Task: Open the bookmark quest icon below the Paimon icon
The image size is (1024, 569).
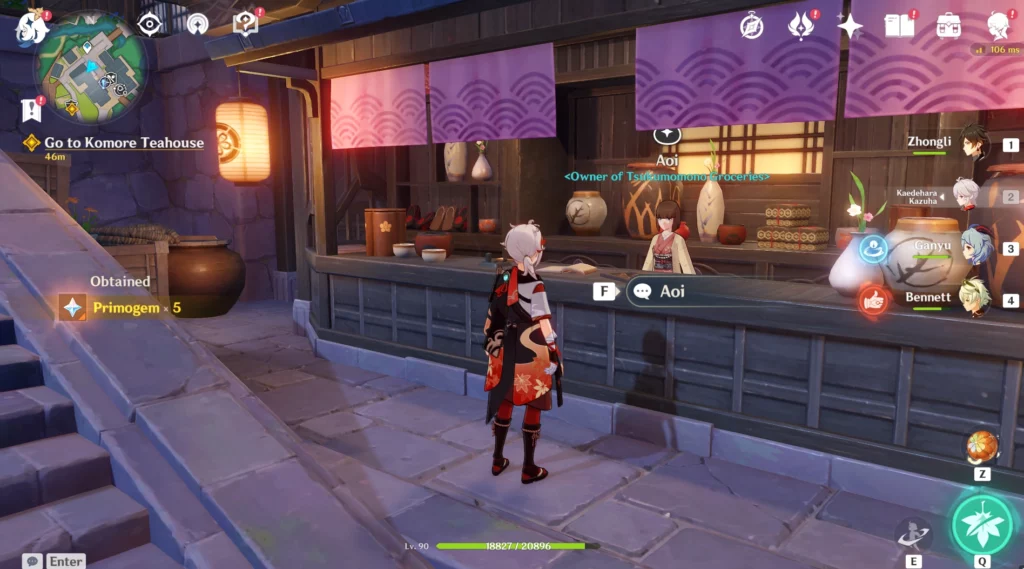Action: click(31, 109)
